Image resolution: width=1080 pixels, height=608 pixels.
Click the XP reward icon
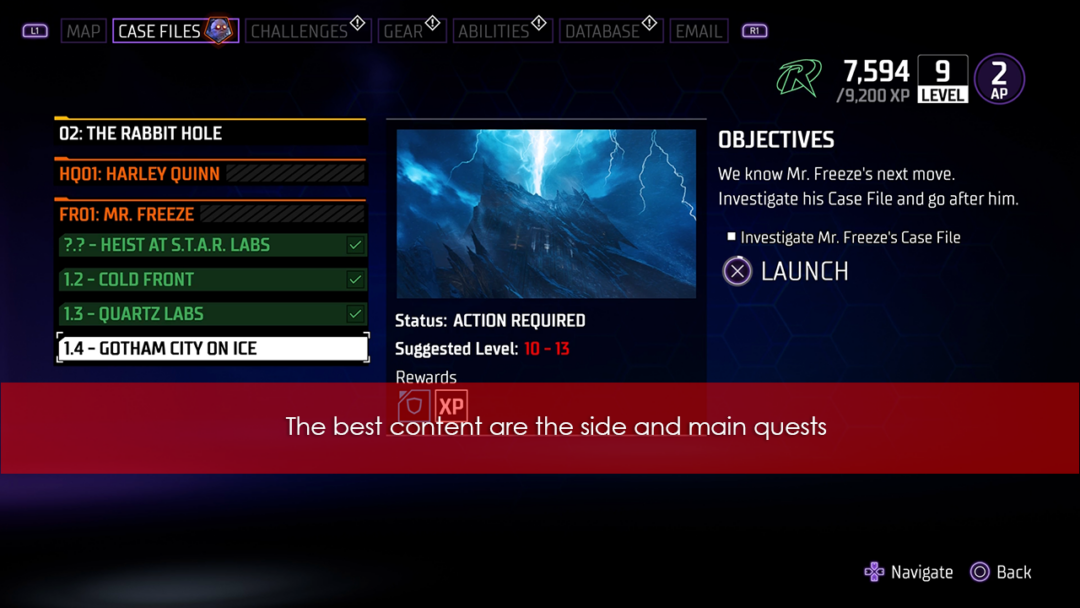click(452, 406)
